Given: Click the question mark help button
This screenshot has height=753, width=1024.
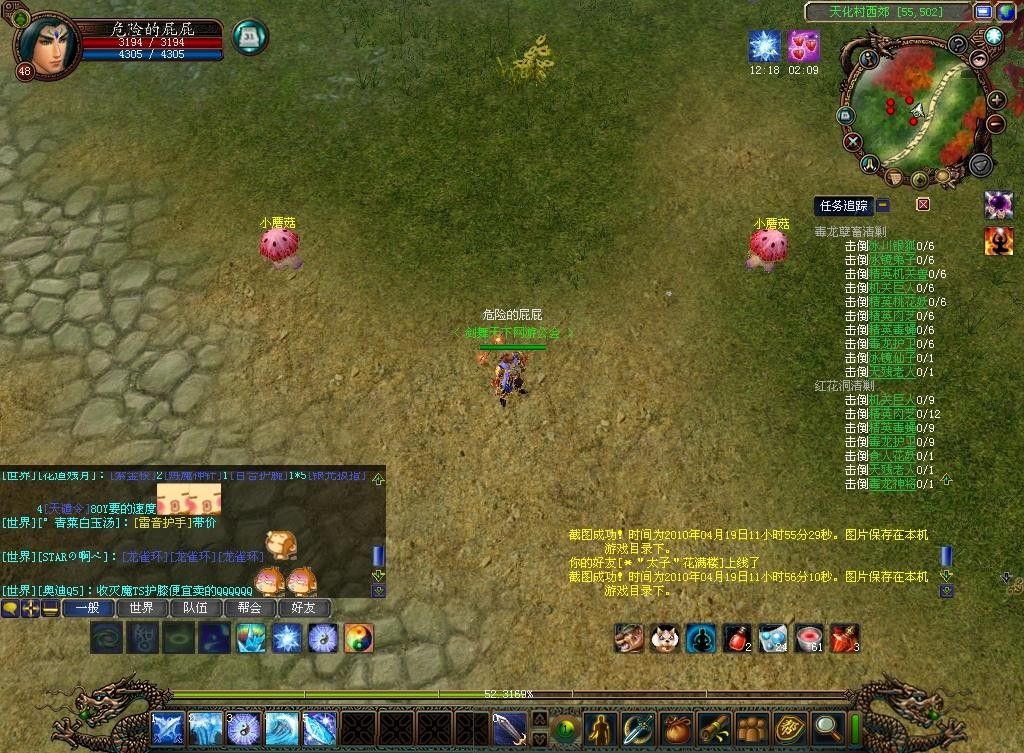Looking at the screenshot, I should [x=957, y=44].
